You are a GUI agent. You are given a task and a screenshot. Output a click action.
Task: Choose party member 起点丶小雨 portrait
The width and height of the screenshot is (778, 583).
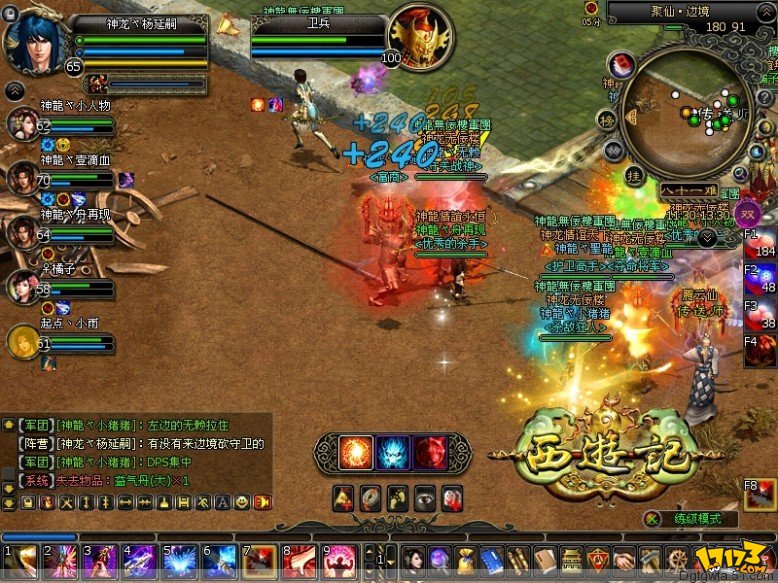pos(22,343)
